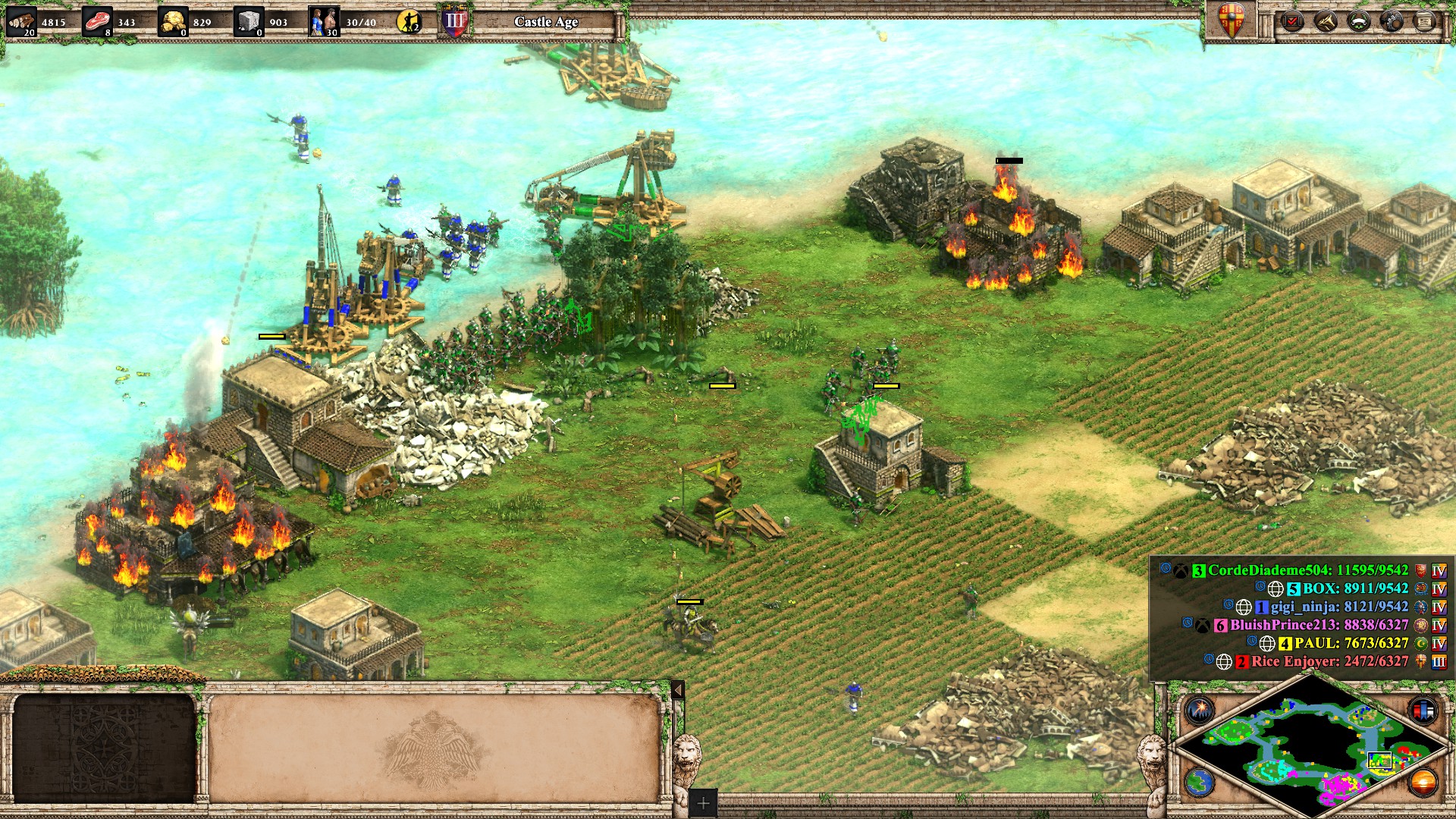The height and width of the screenshot is (819, 1456).
Task: Click the minimap sunset button
Action: point(1423,782)
